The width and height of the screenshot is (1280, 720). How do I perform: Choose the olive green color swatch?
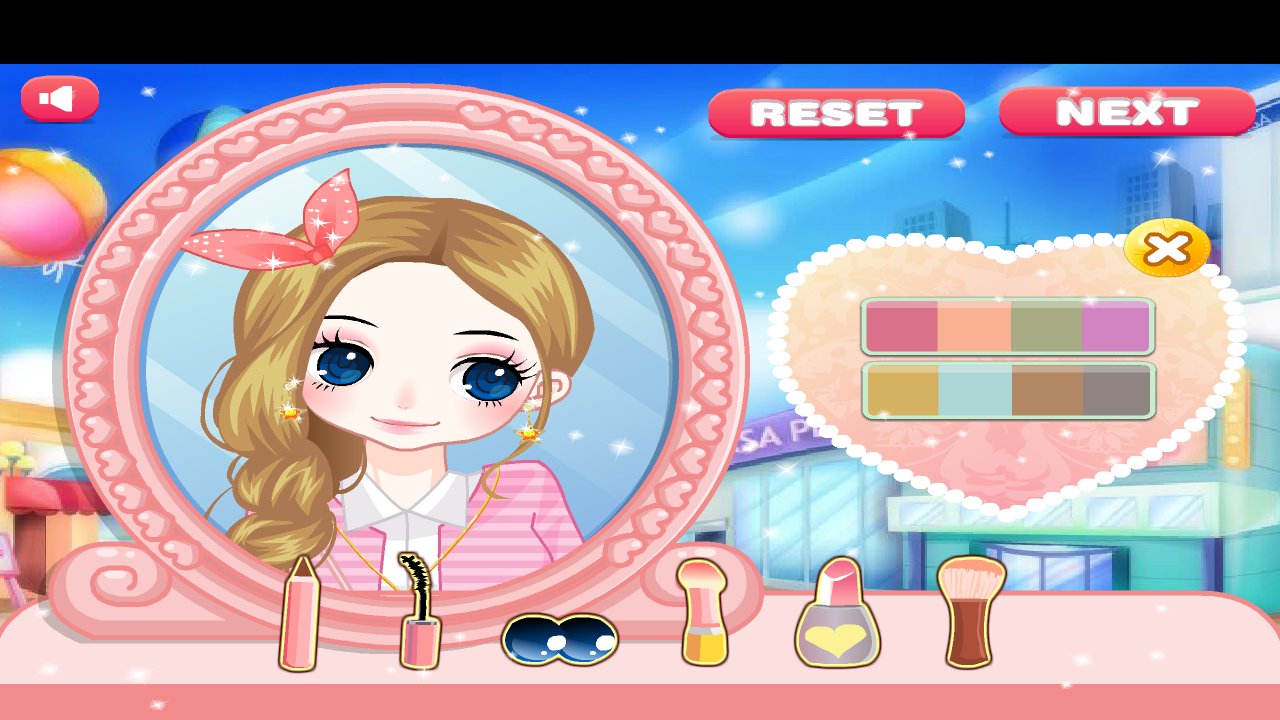click(x=1045, y=325)
